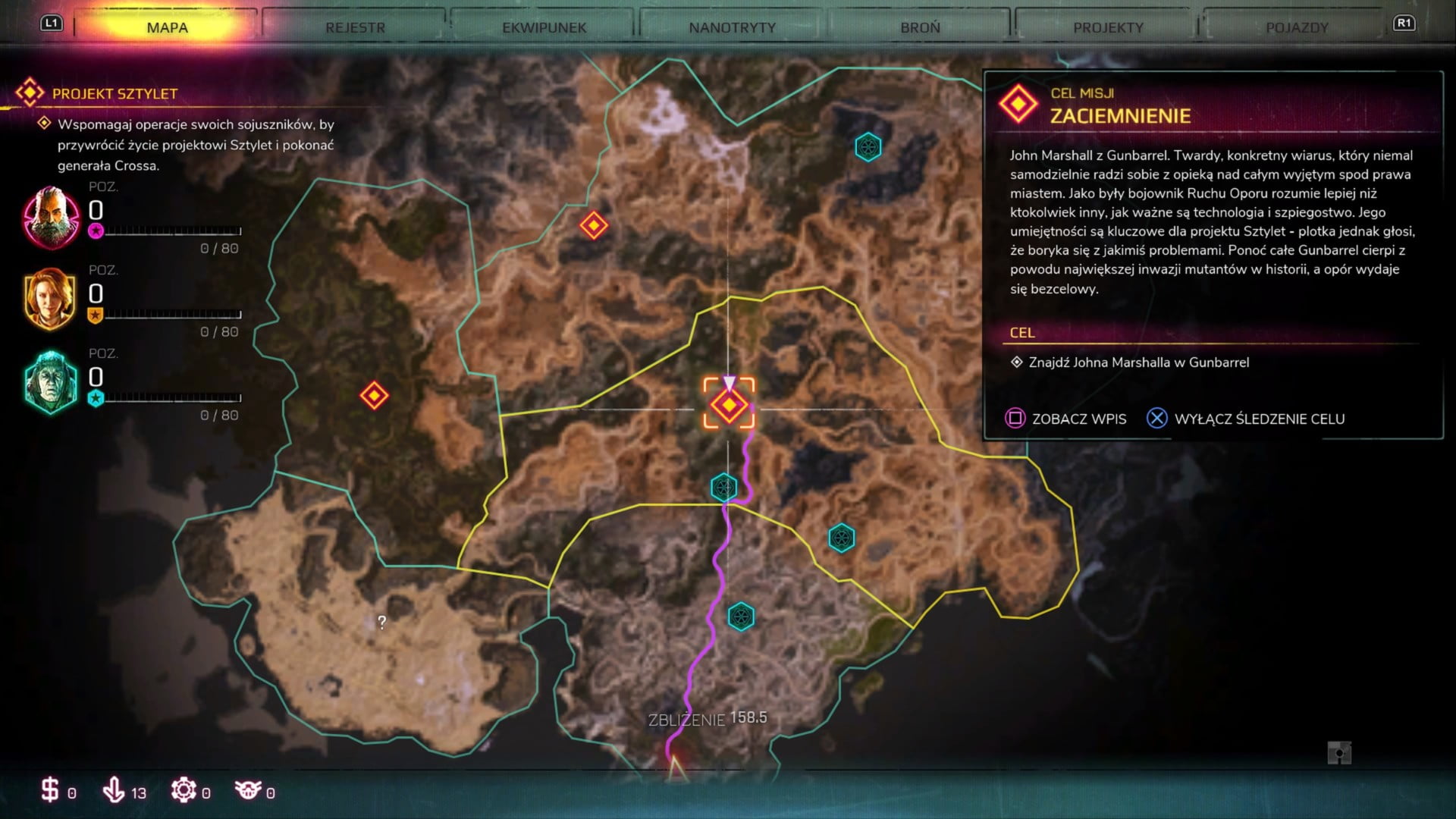Go to the Projekty tab
The width and height of the screenshot is (1456, 819).
pyautogui.click(x=1108, y=28)
